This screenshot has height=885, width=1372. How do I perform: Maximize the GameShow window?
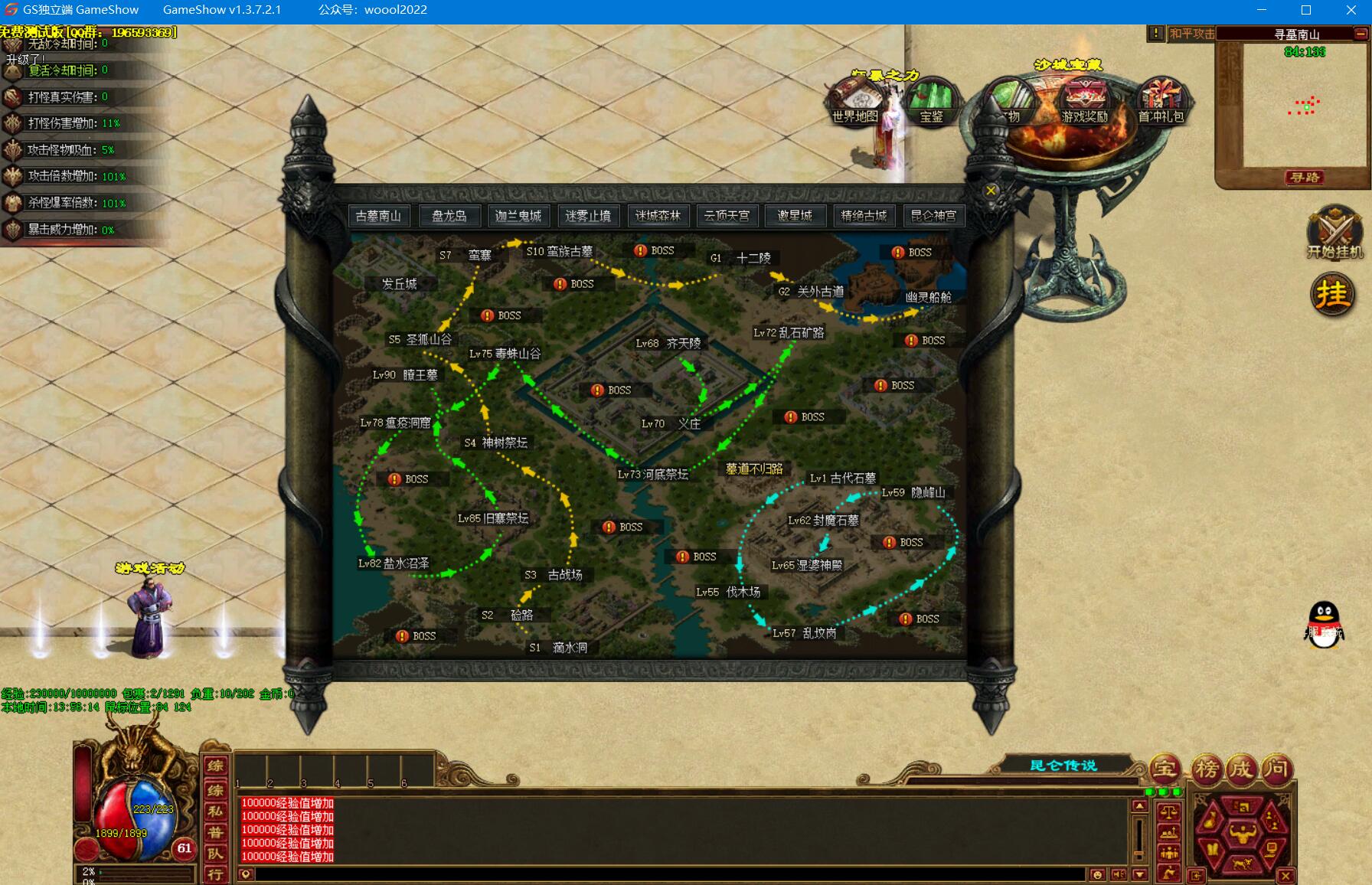click(x=1306, y=10)
